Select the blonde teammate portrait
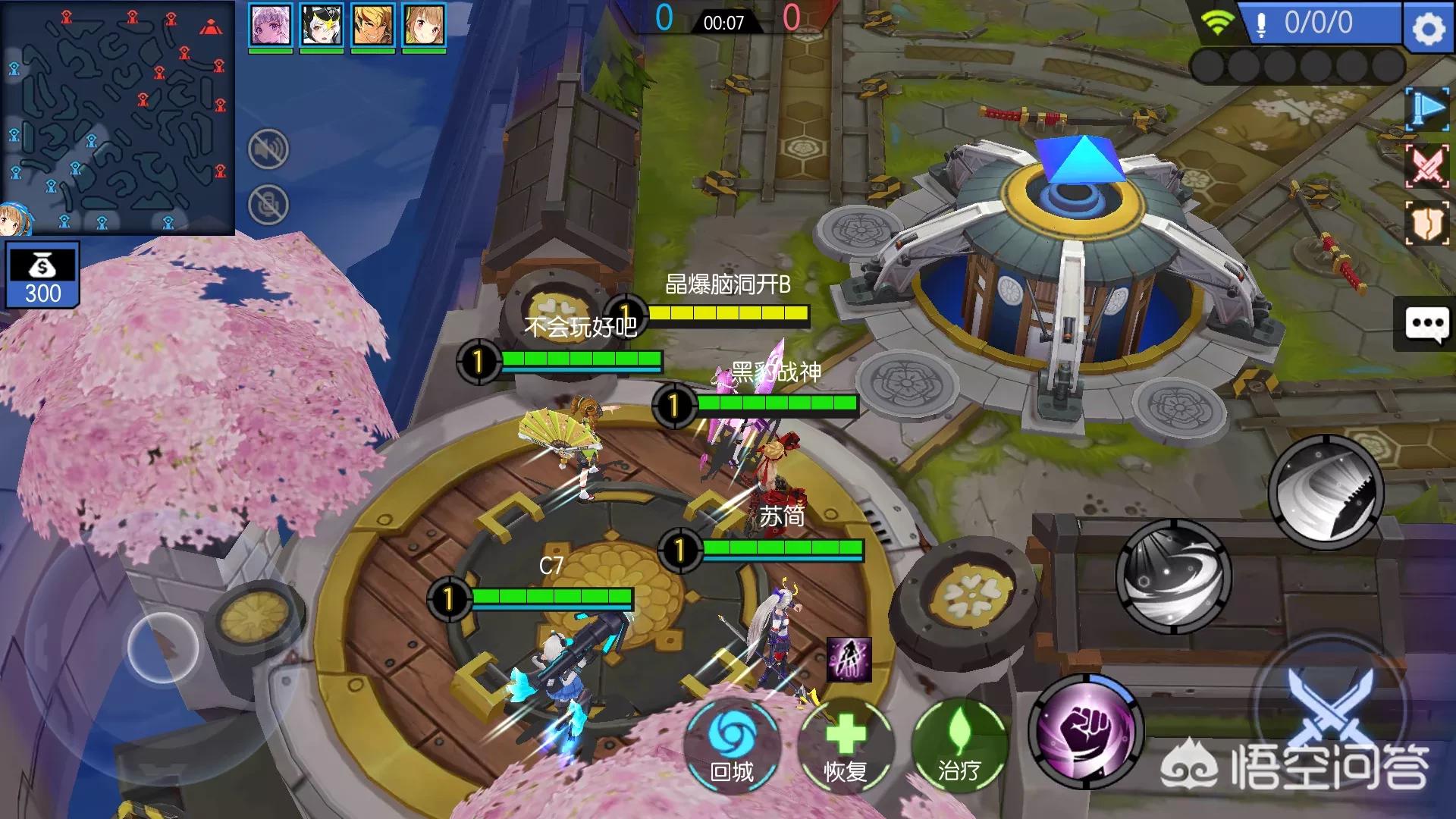Viewport: 1456px width, 819px height. point(373,25)
